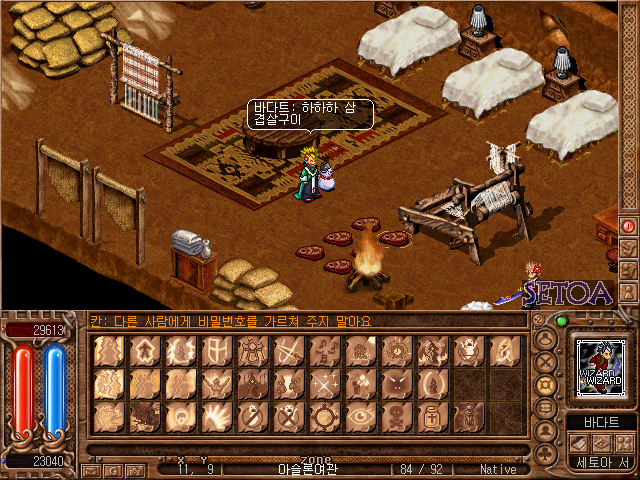This screenshot has height=480, width=640.
Task: Use the potion jar spell icon
Action: 431,416
